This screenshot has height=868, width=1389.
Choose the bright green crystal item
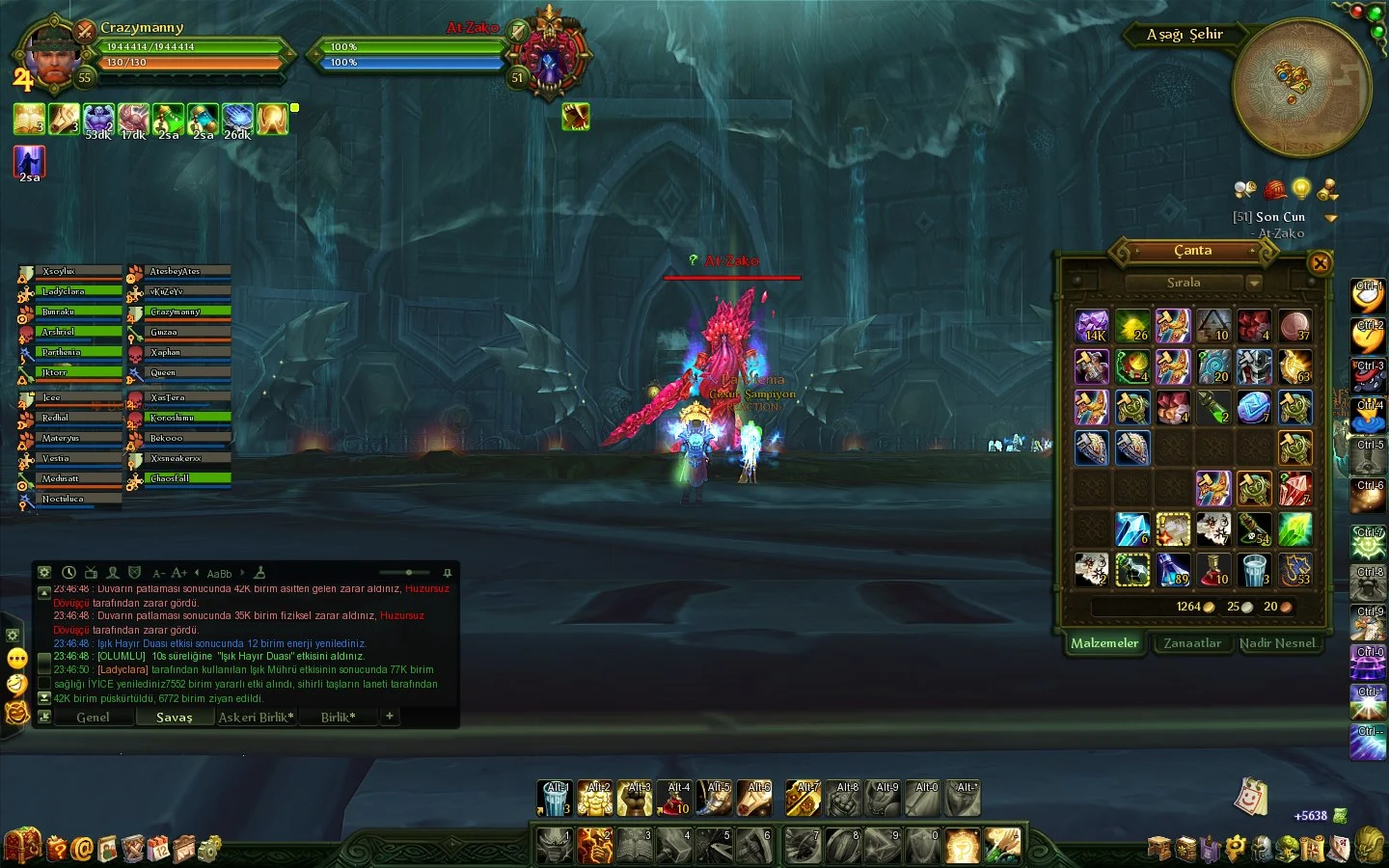pyautogui.click(x=1294, y=529)
